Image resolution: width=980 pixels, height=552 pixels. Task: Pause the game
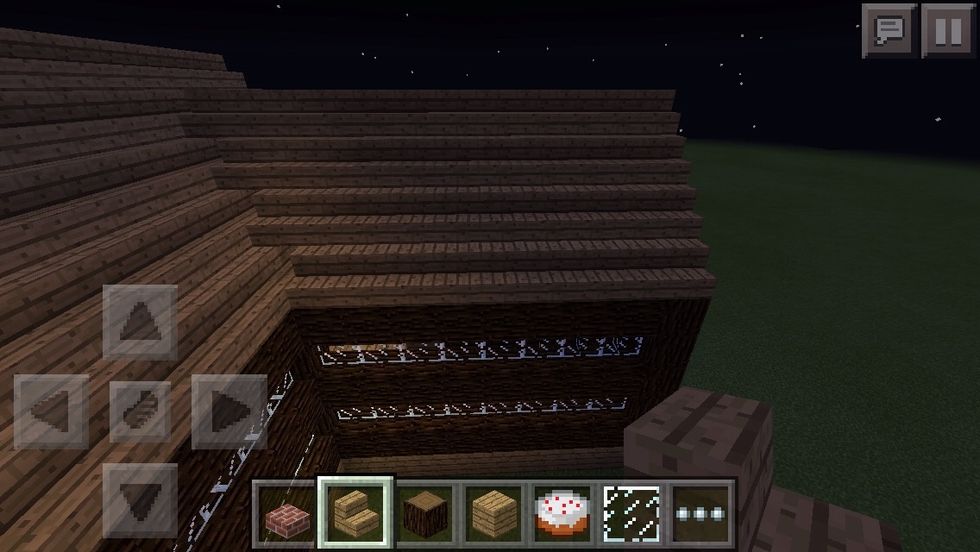click(x=948, y=32)
